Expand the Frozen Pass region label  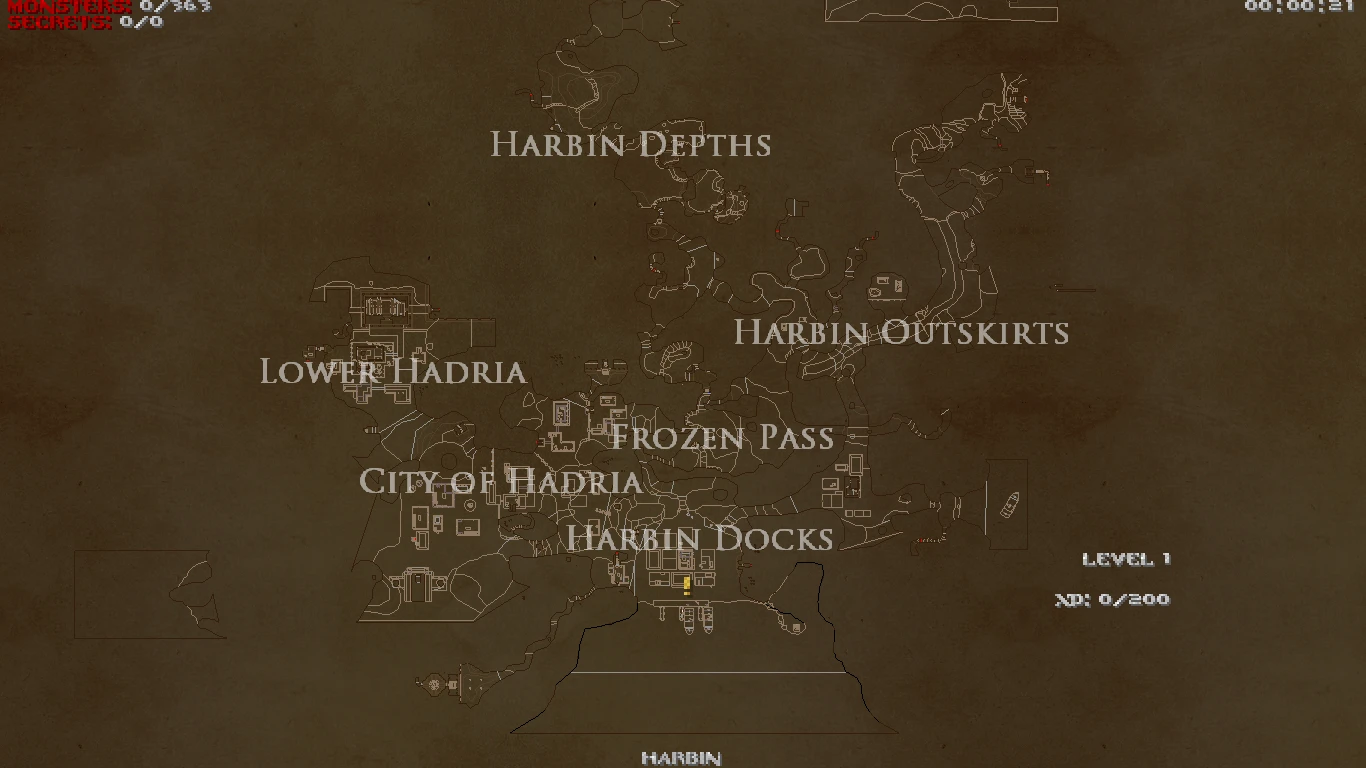[723, 437]
